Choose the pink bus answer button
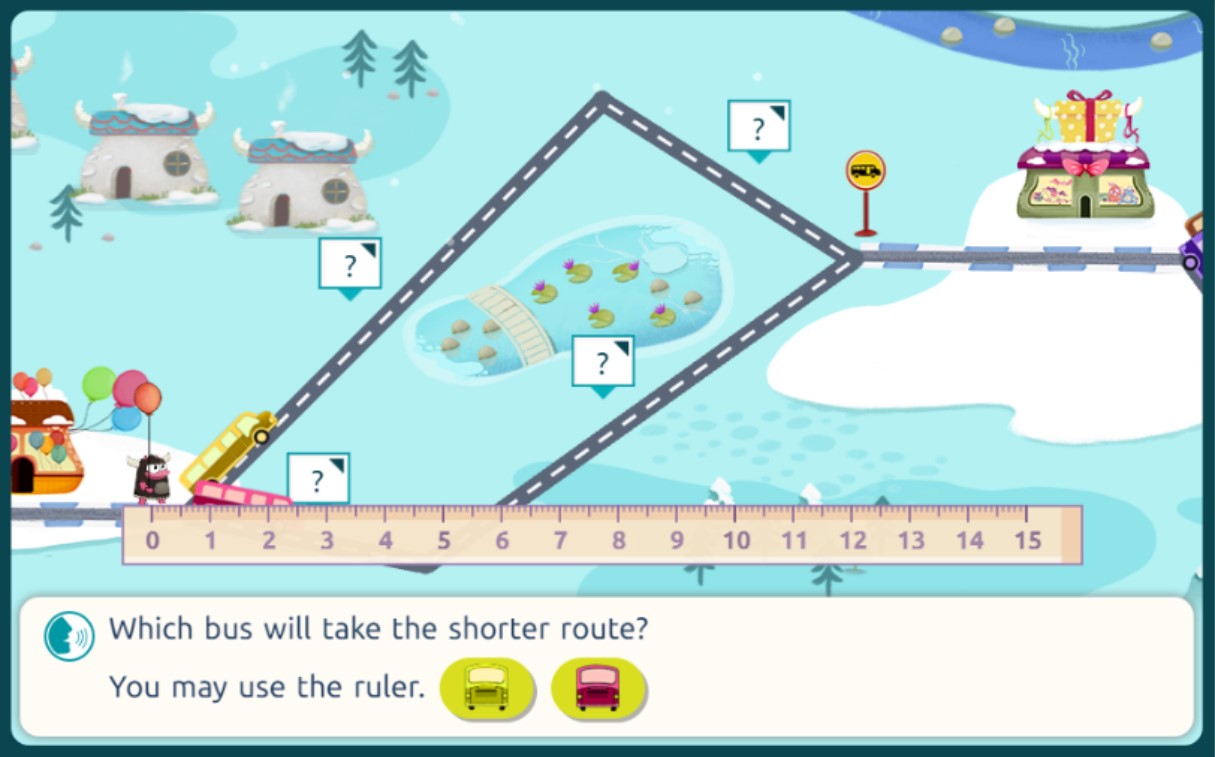Screen dimensions: 1215x757 tap(598, 688)
